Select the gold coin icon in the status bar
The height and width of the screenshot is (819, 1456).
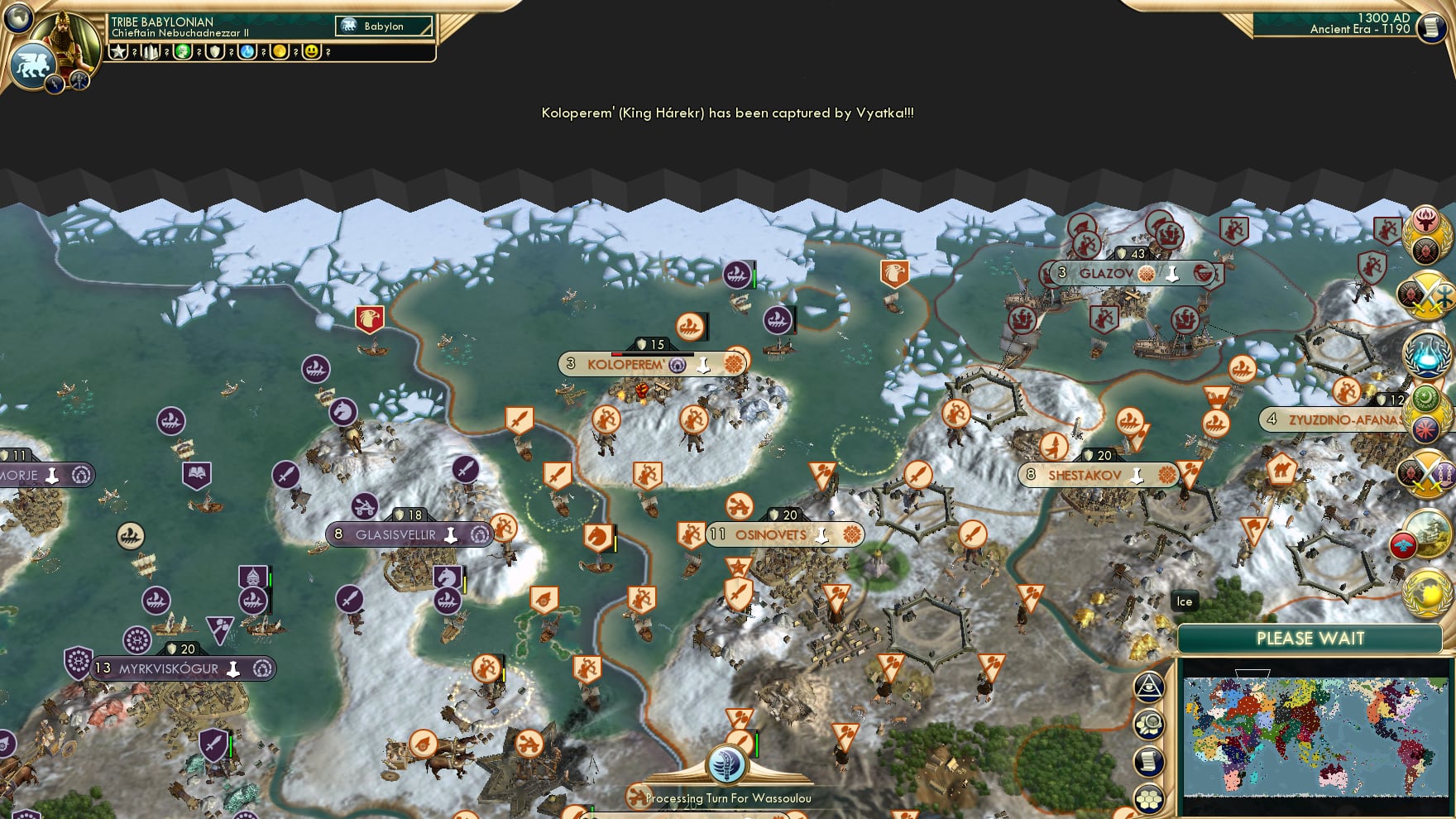(x=281, y=52)
